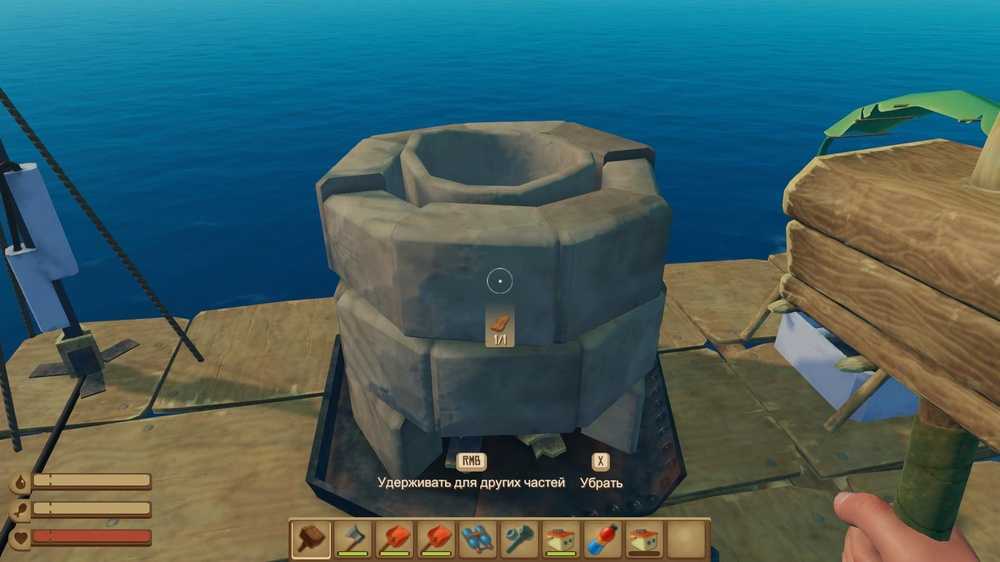
Task: Choose the blue binoculars hotbar slot
Action: point(477,539)
